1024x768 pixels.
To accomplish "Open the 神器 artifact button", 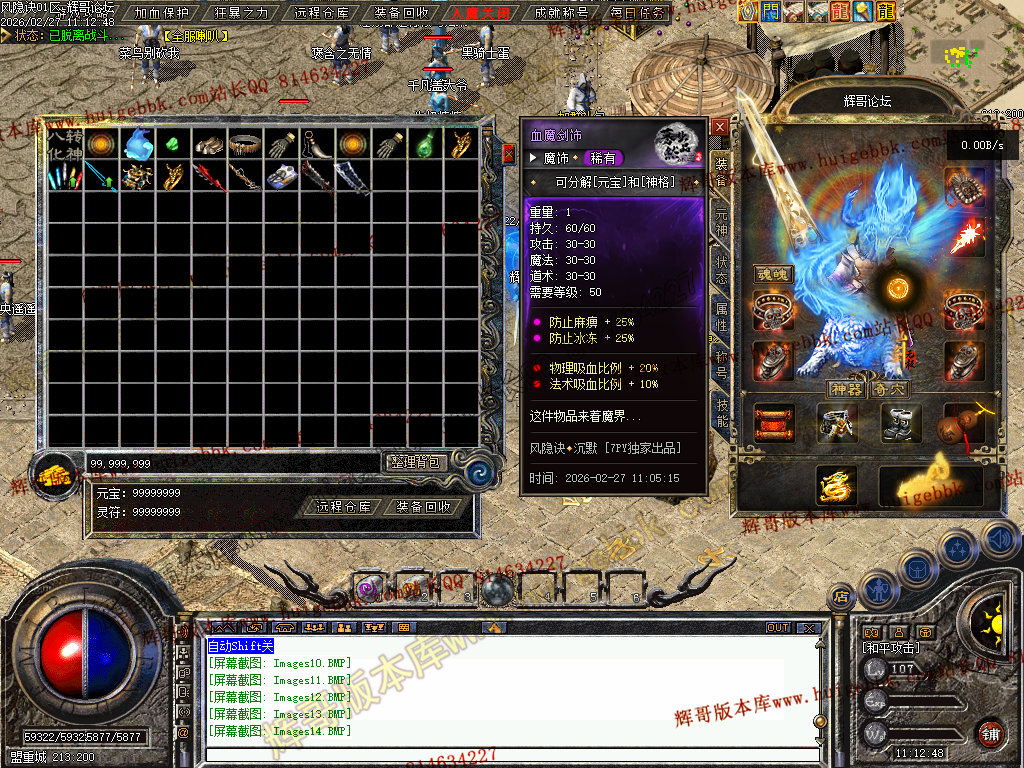I will click(x=846, y=389).
